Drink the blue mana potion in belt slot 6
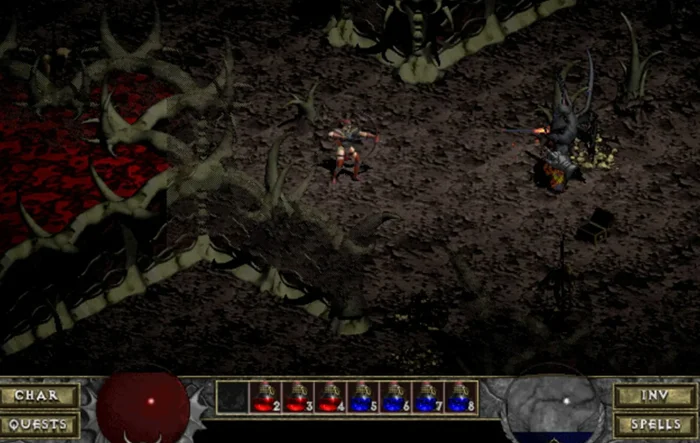 coord(396,398)
